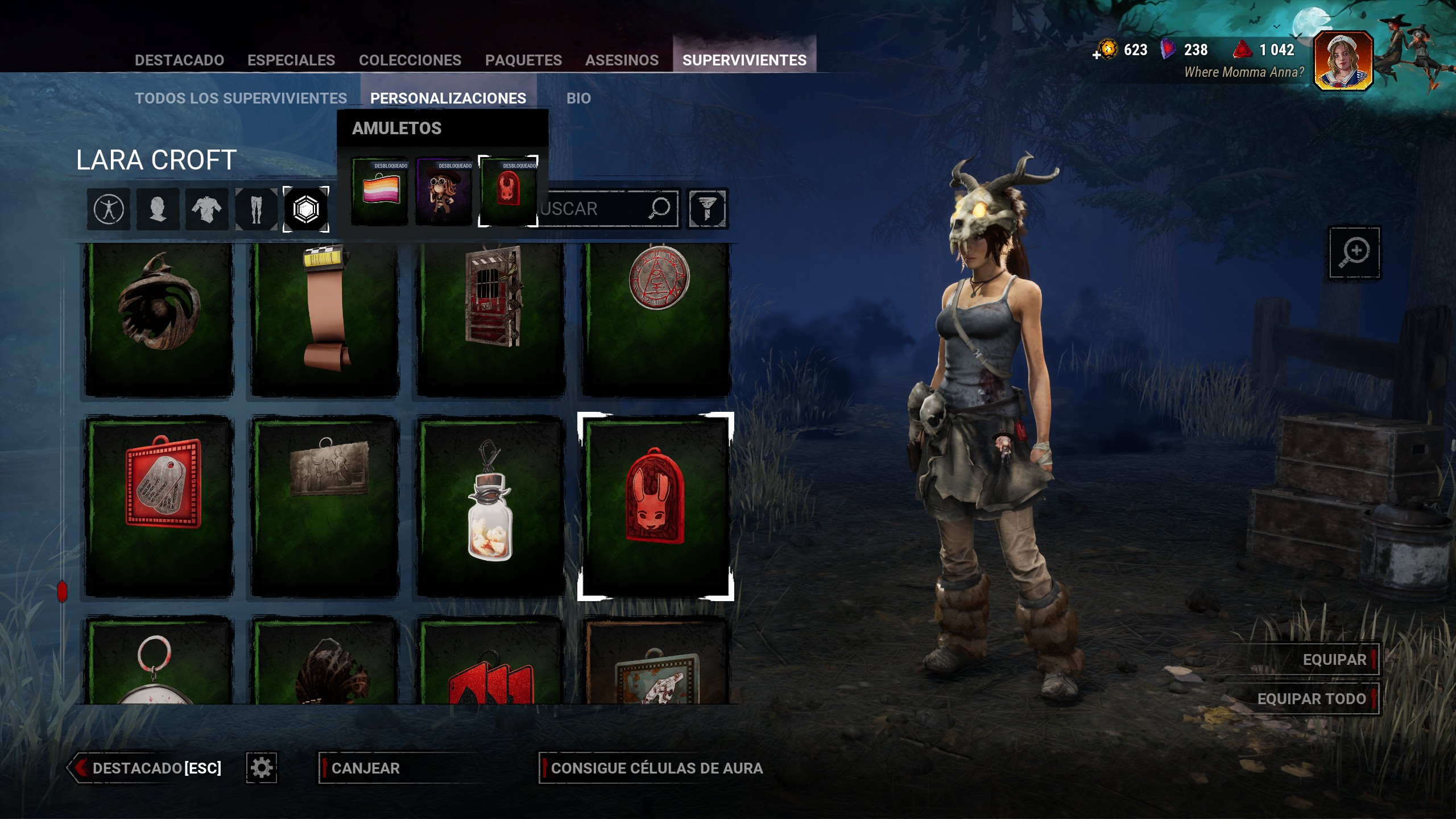Screen dimensions: 1456x819
Task: Open the Asesinos tab
Action: coord(622,60)
